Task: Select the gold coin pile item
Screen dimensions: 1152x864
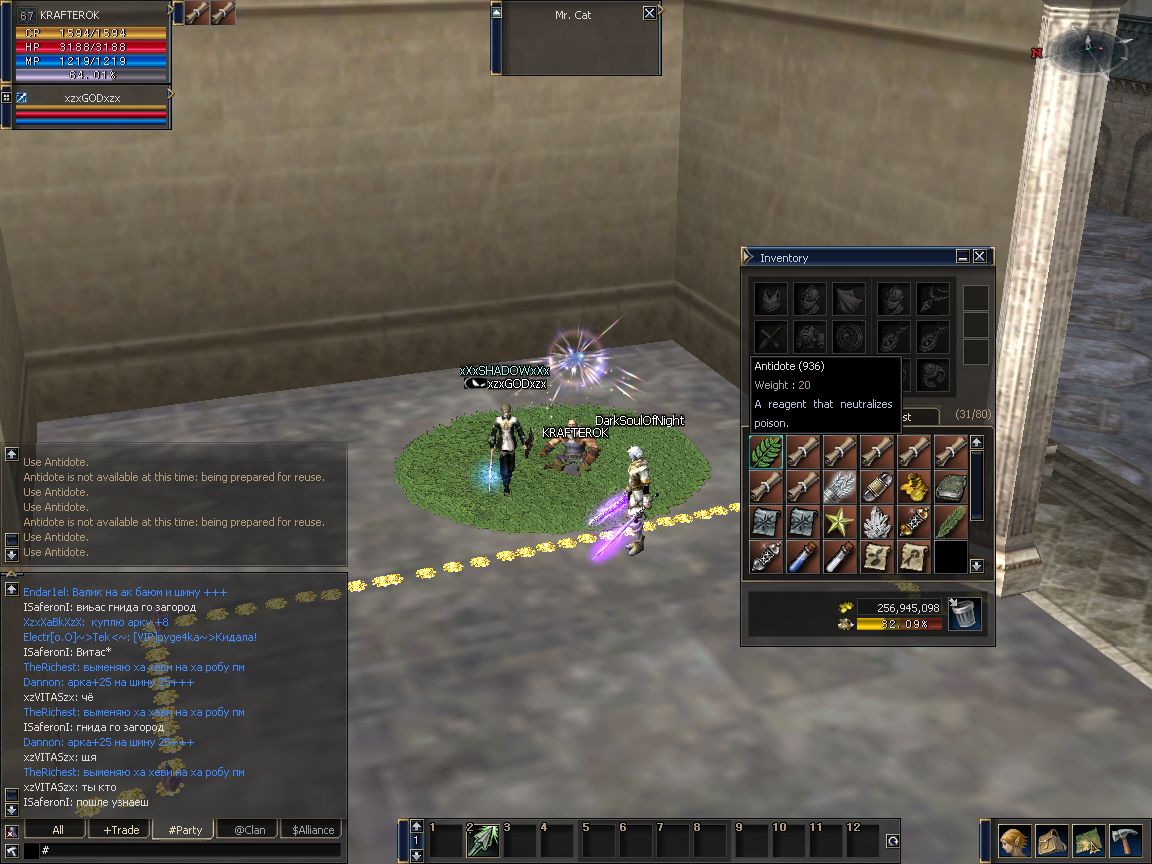Action: tap(912, 488)
